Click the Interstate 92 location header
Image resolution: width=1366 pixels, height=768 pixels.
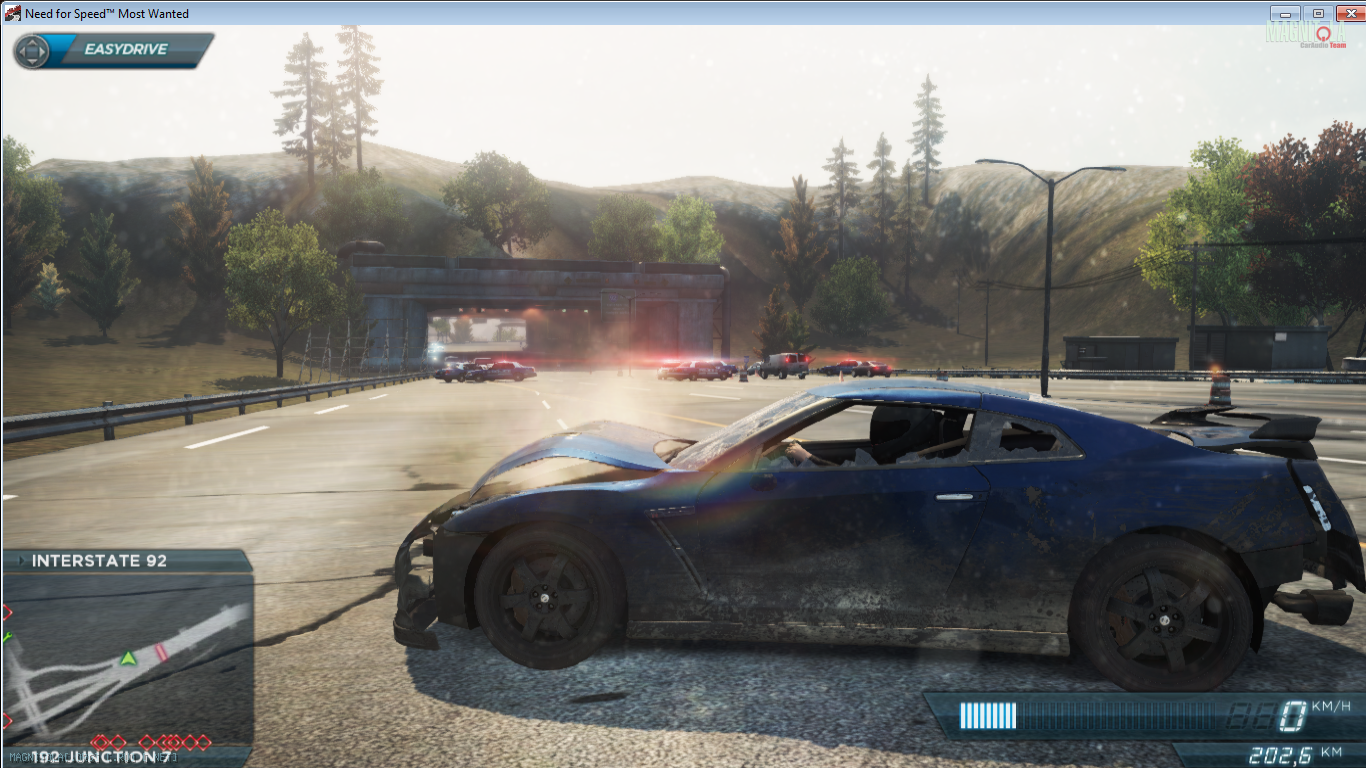[99, 561]
